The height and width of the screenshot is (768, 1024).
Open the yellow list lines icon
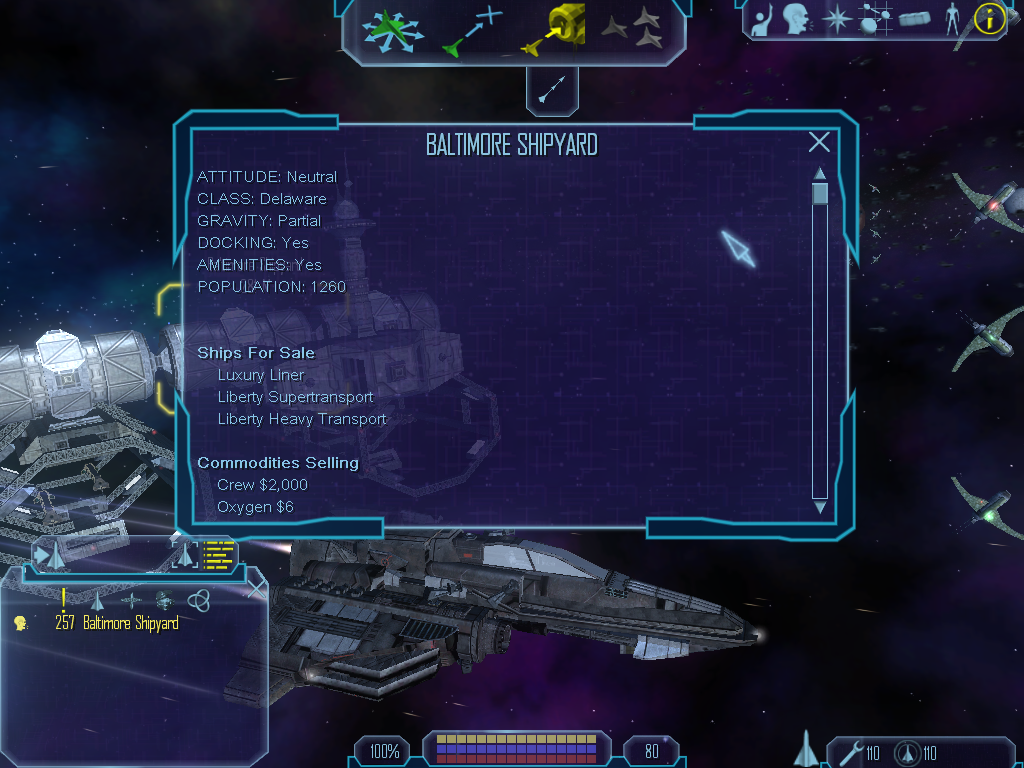(217, 555)
